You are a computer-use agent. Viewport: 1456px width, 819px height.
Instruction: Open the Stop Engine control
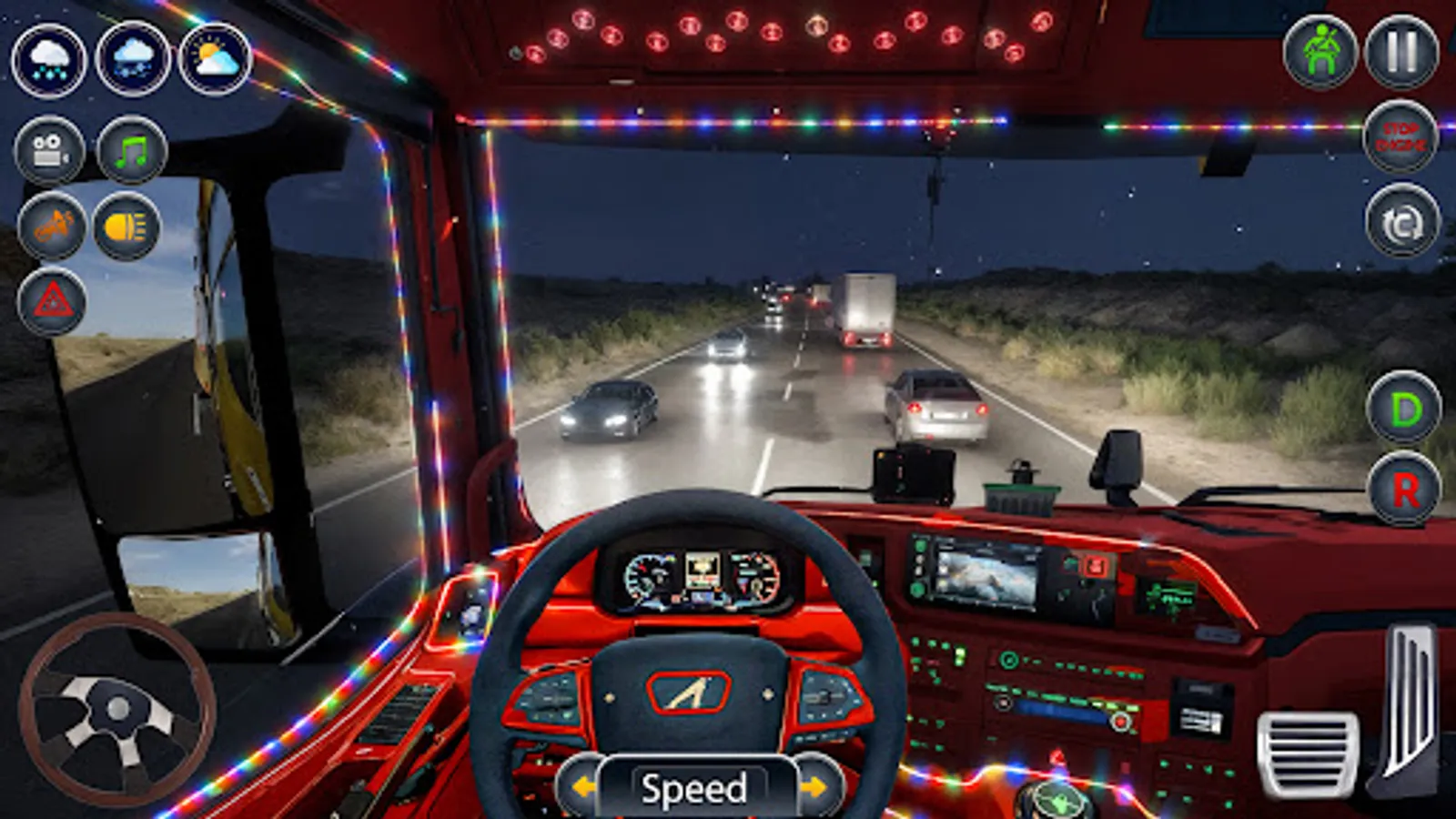[1401, 135]
